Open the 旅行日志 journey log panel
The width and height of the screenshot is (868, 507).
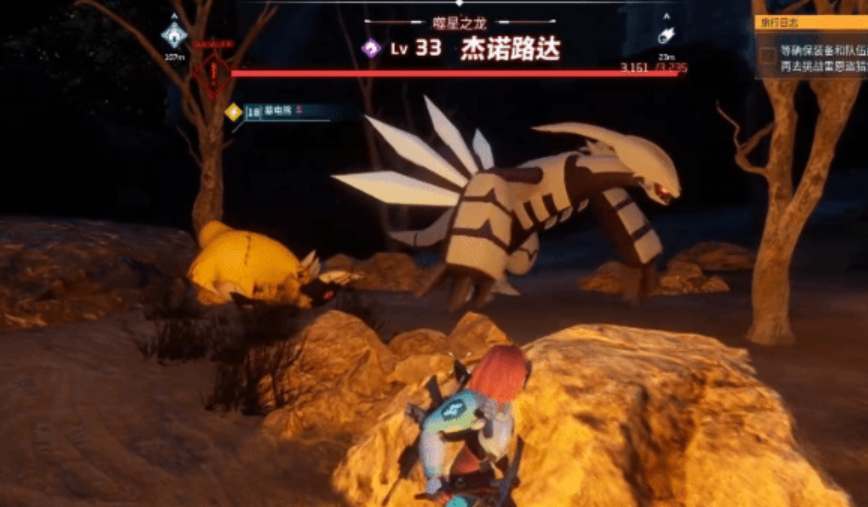tap(811, 22)
